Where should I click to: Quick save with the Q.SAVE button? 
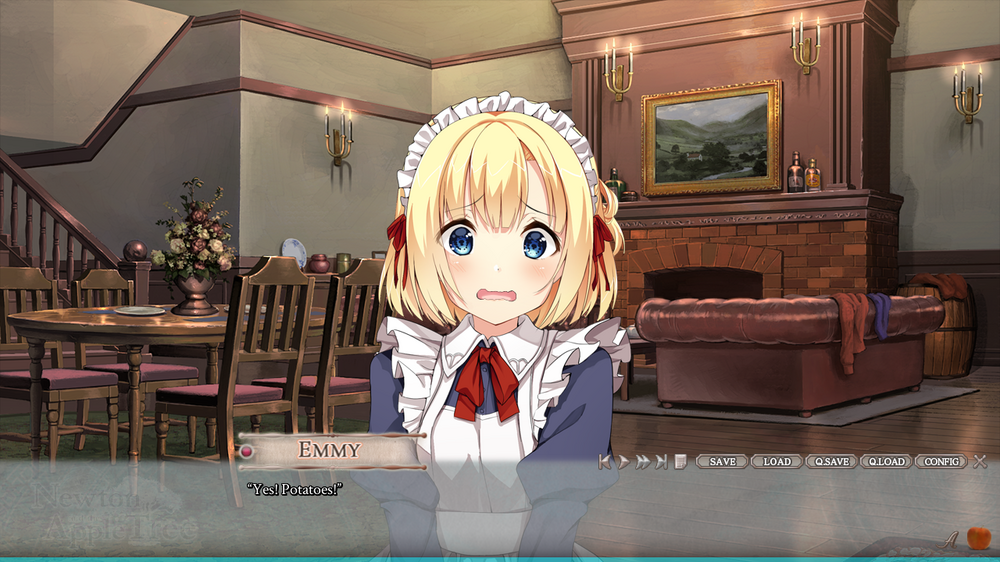coord(832,461)
